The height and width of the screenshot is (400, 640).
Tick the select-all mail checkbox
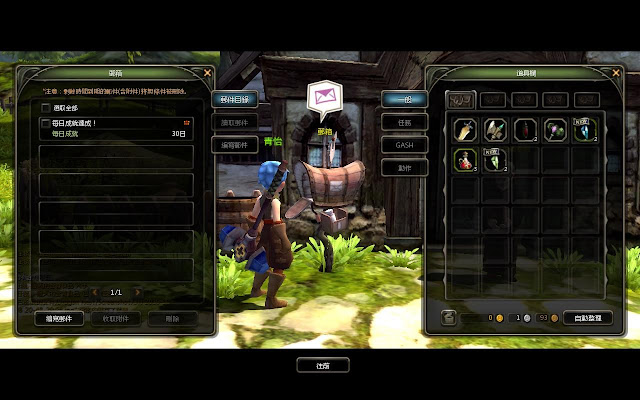point(46,107)
